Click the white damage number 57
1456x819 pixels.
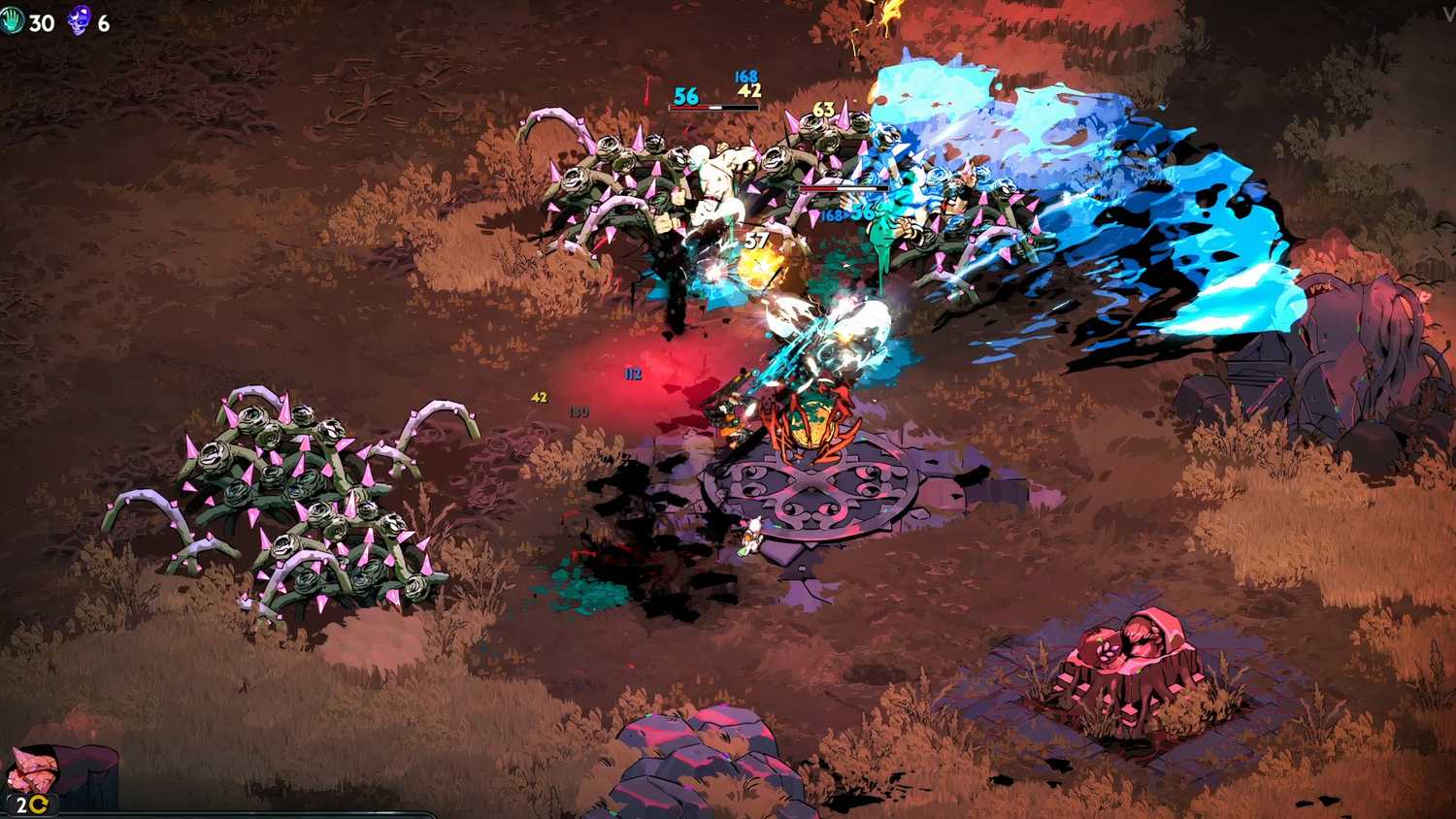click(755, 240)
